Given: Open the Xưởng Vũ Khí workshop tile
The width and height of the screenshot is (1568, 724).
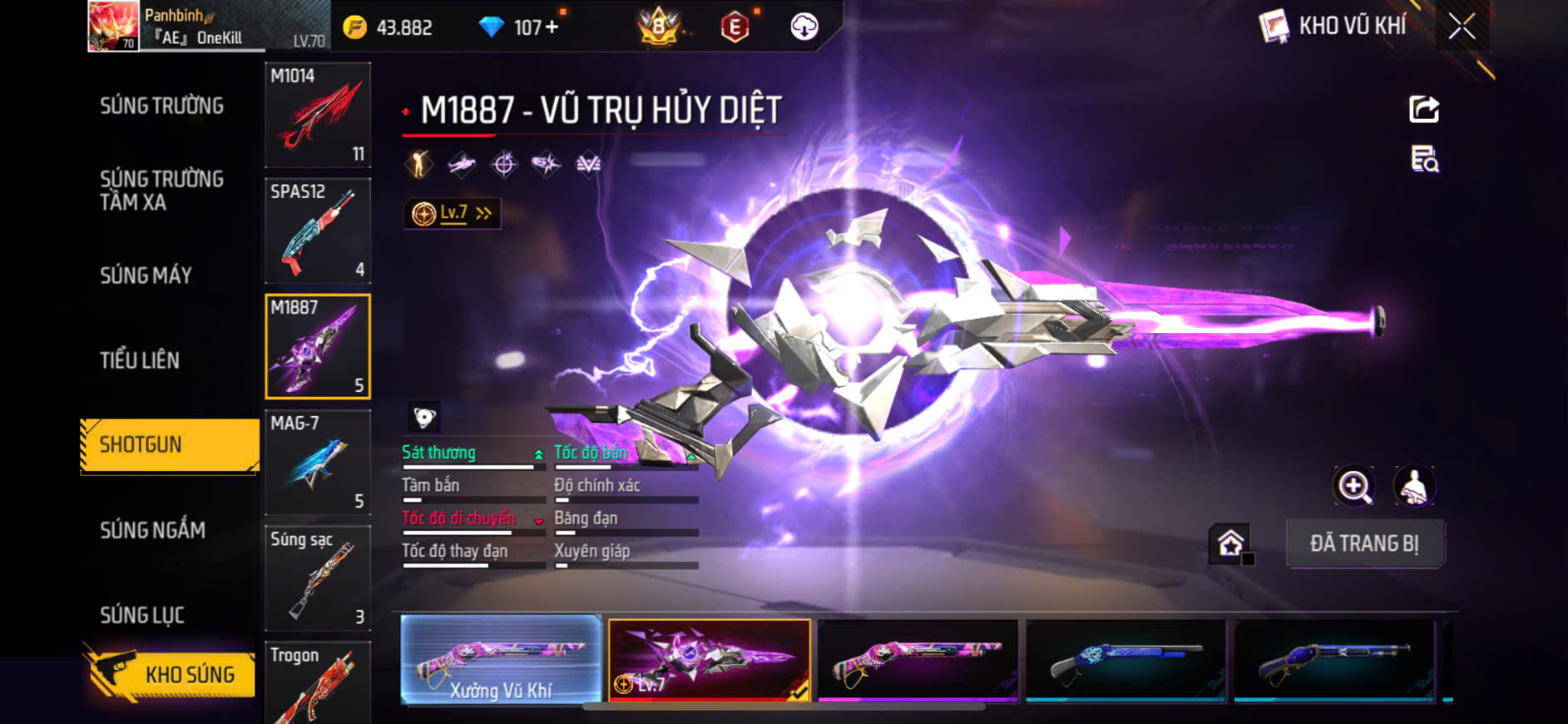Looking at the screenshot, I should [x=501, y=660].
